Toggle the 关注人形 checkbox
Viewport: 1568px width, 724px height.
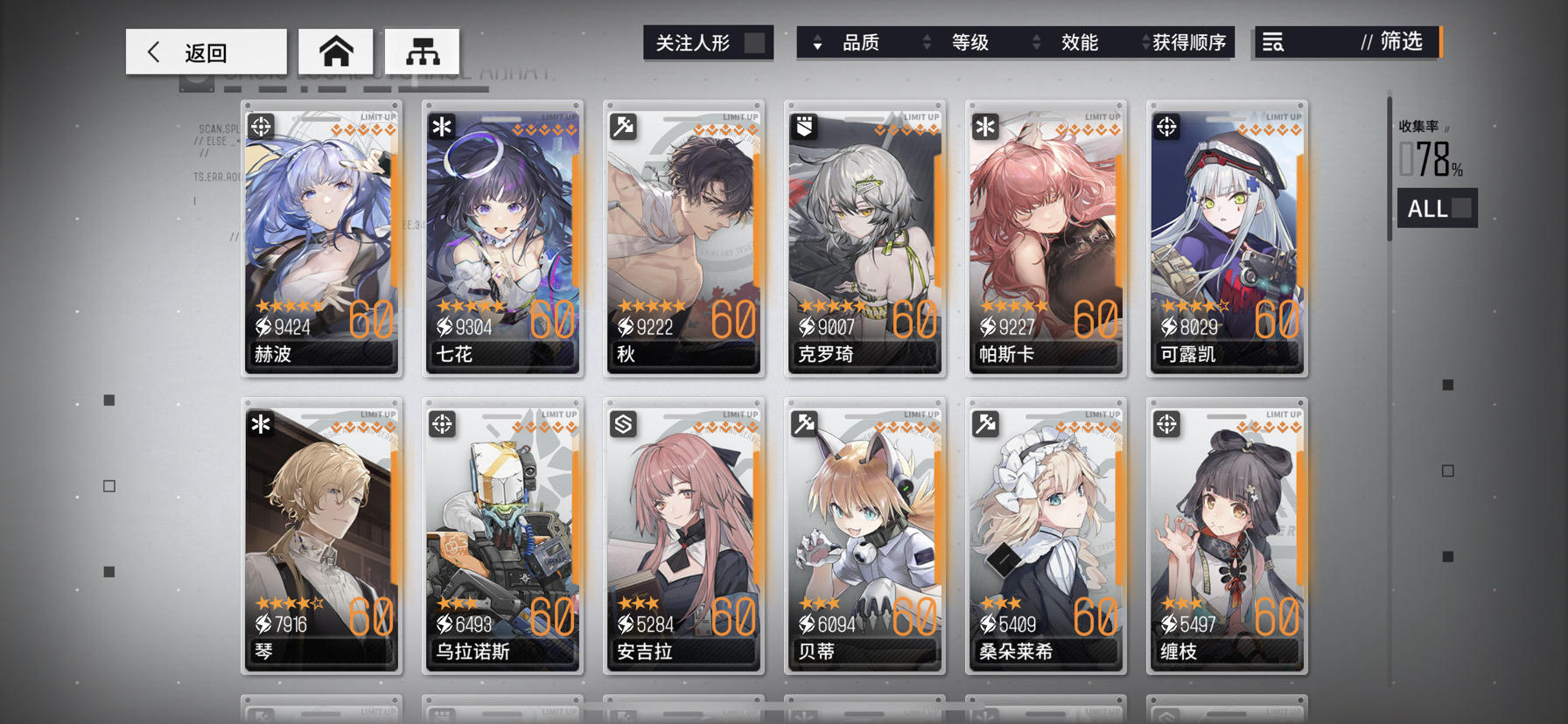coord(754,40)
